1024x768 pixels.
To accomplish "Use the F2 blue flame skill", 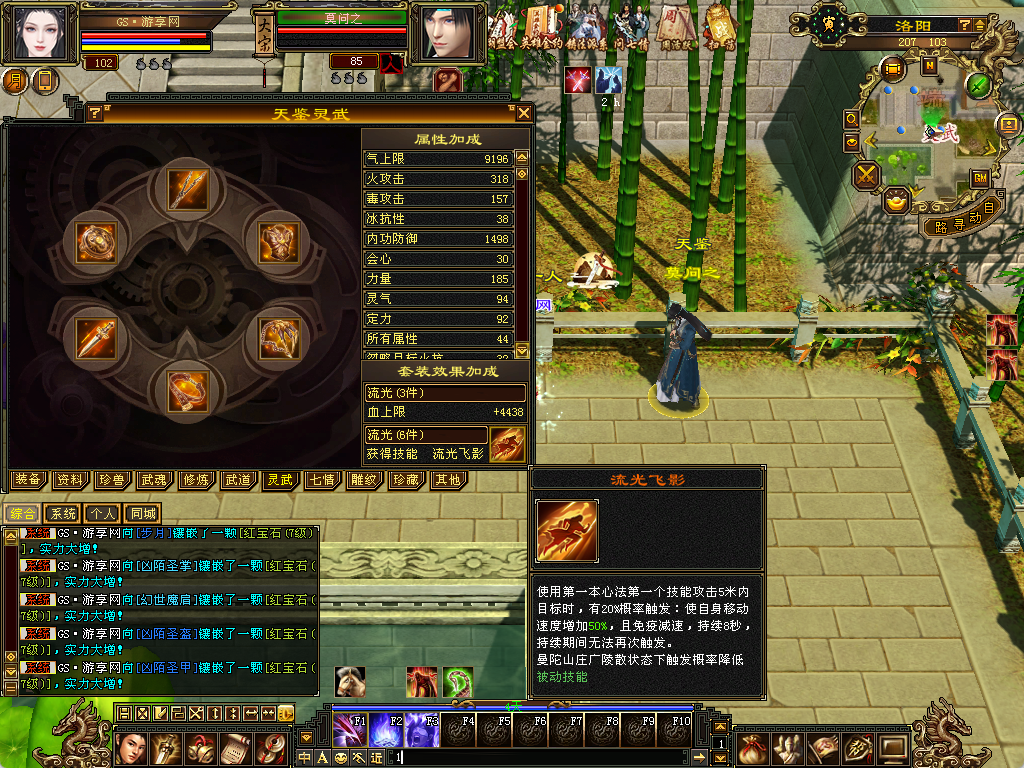I will point(385,729).
